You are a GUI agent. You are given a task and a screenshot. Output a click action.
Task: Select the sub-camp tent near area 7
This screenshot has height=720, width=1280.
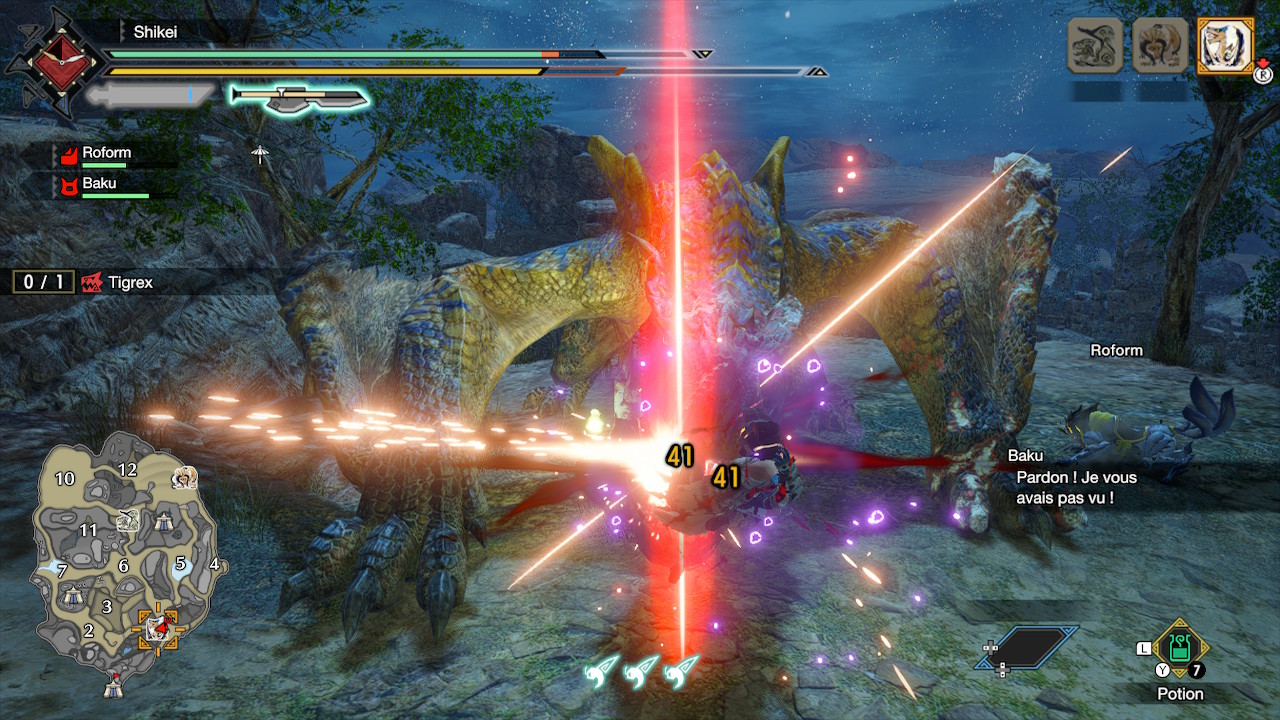pyautogui.click(x=73, y=595)
